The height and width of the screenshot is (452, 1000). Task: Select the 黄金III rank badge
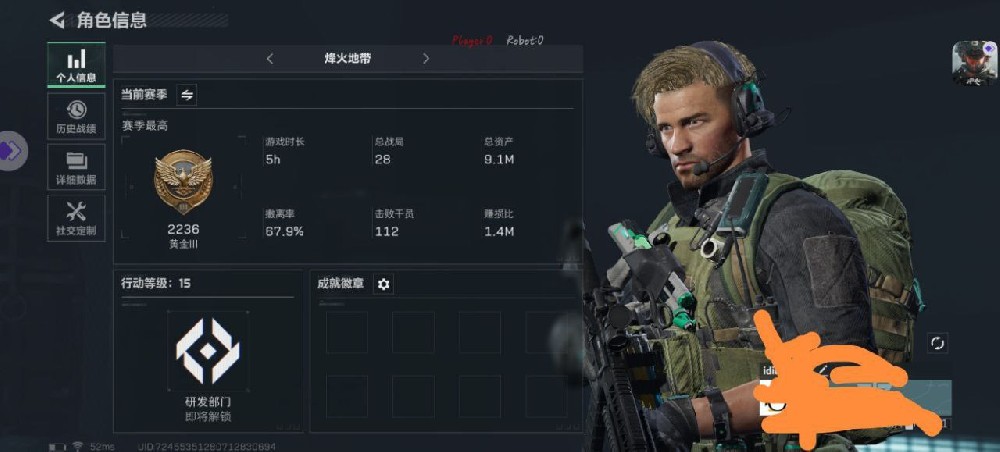(183, 185)
